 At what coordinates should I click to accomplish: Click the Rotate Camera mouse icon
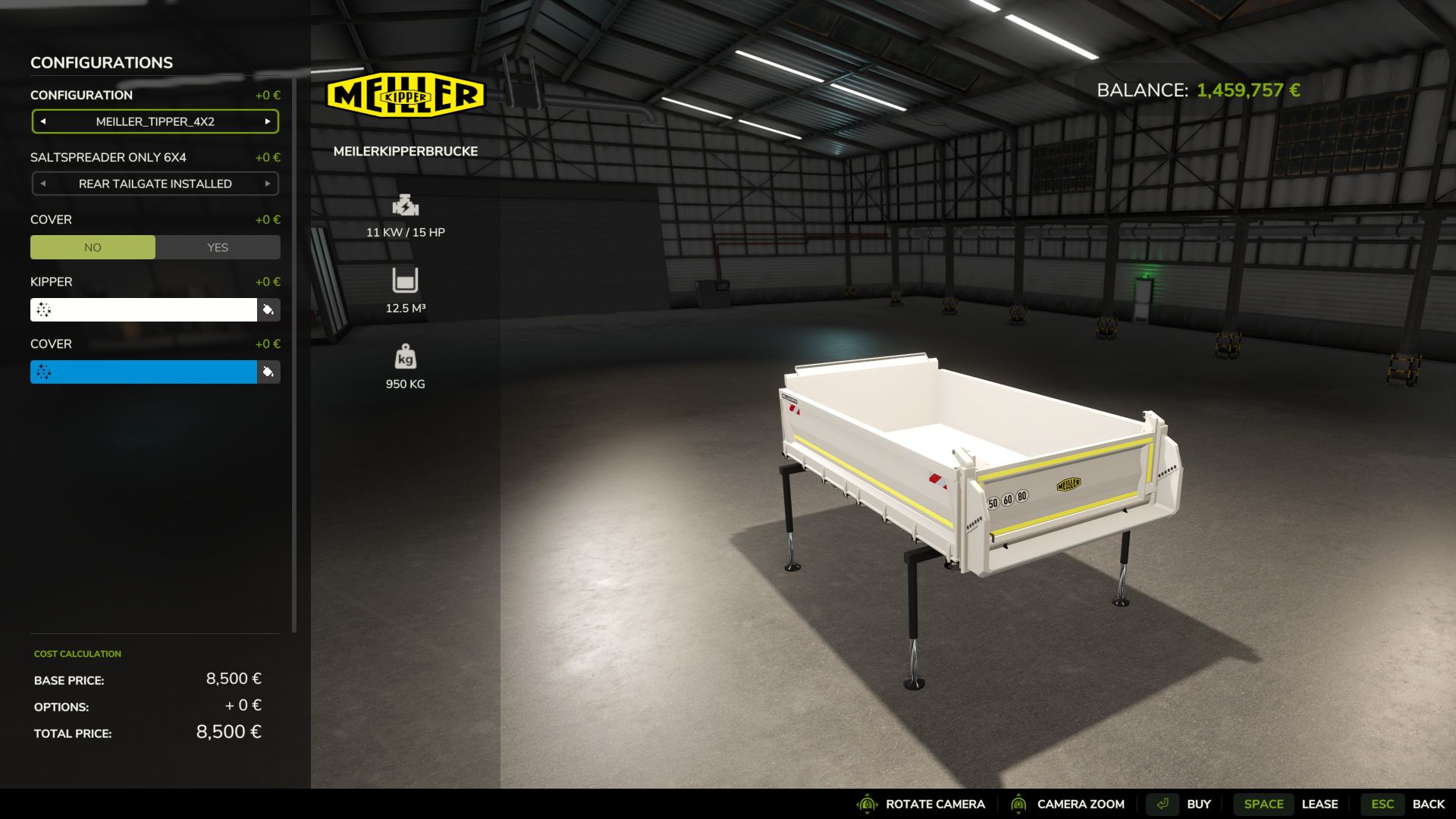866,804
